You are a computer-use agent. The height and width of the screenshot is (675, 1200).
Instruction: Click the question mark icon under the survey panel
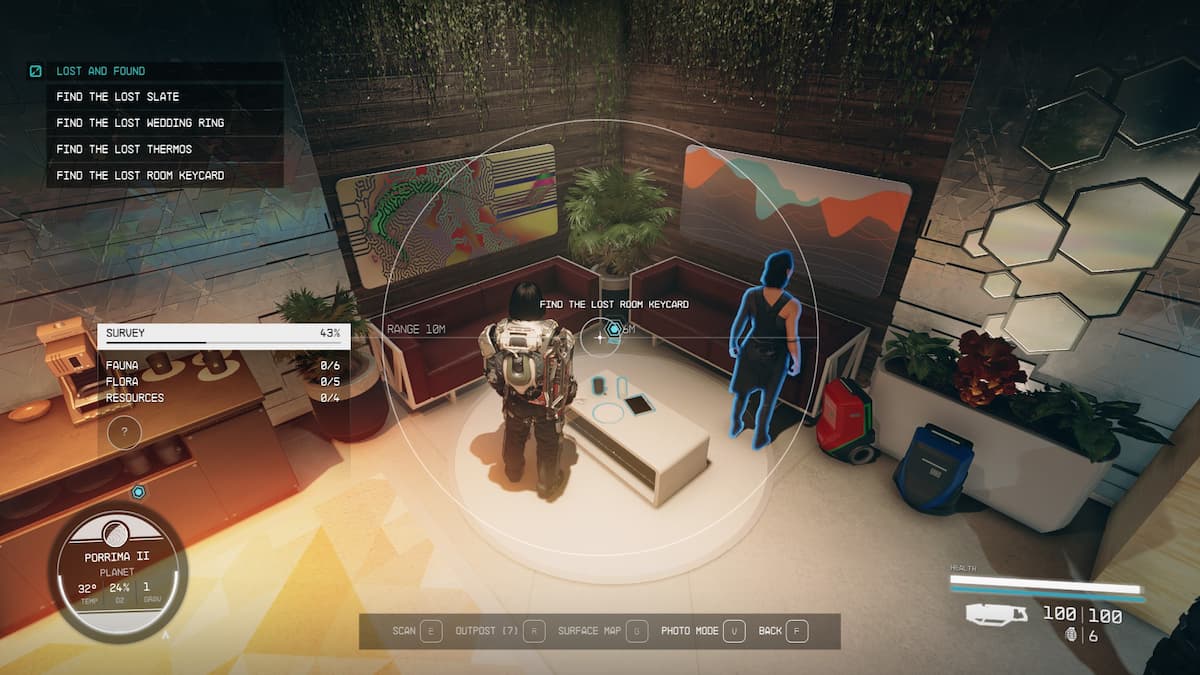(124, 433)
